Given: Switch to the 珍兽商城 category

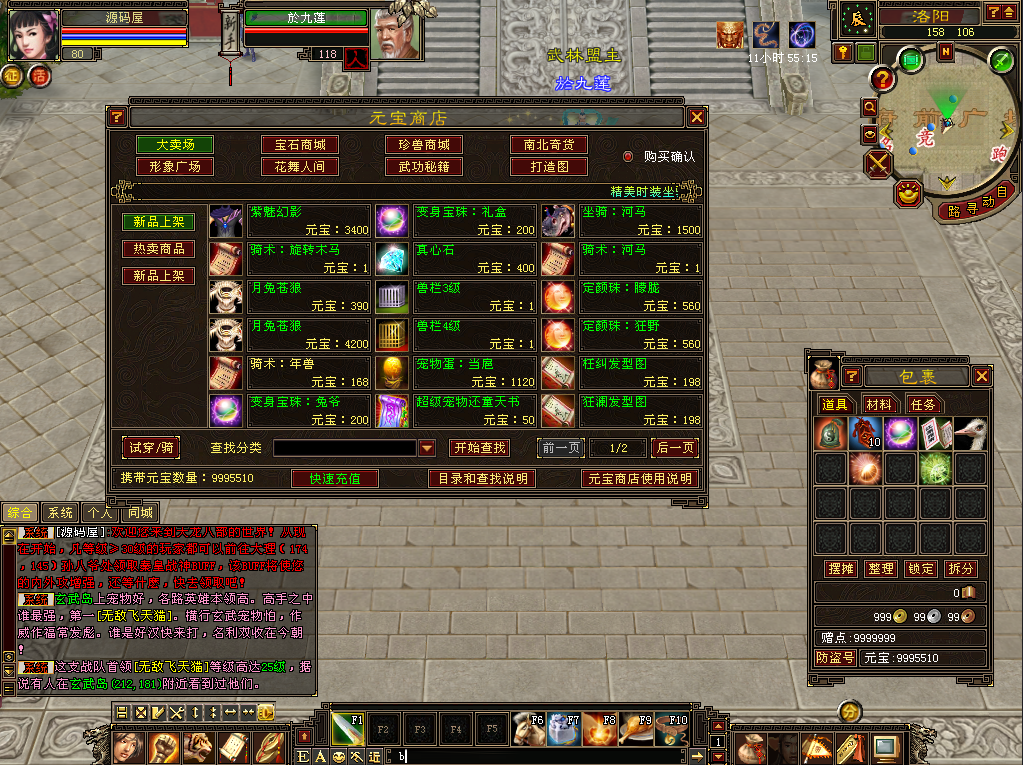Looking at the screenshot, I should 424,145.
